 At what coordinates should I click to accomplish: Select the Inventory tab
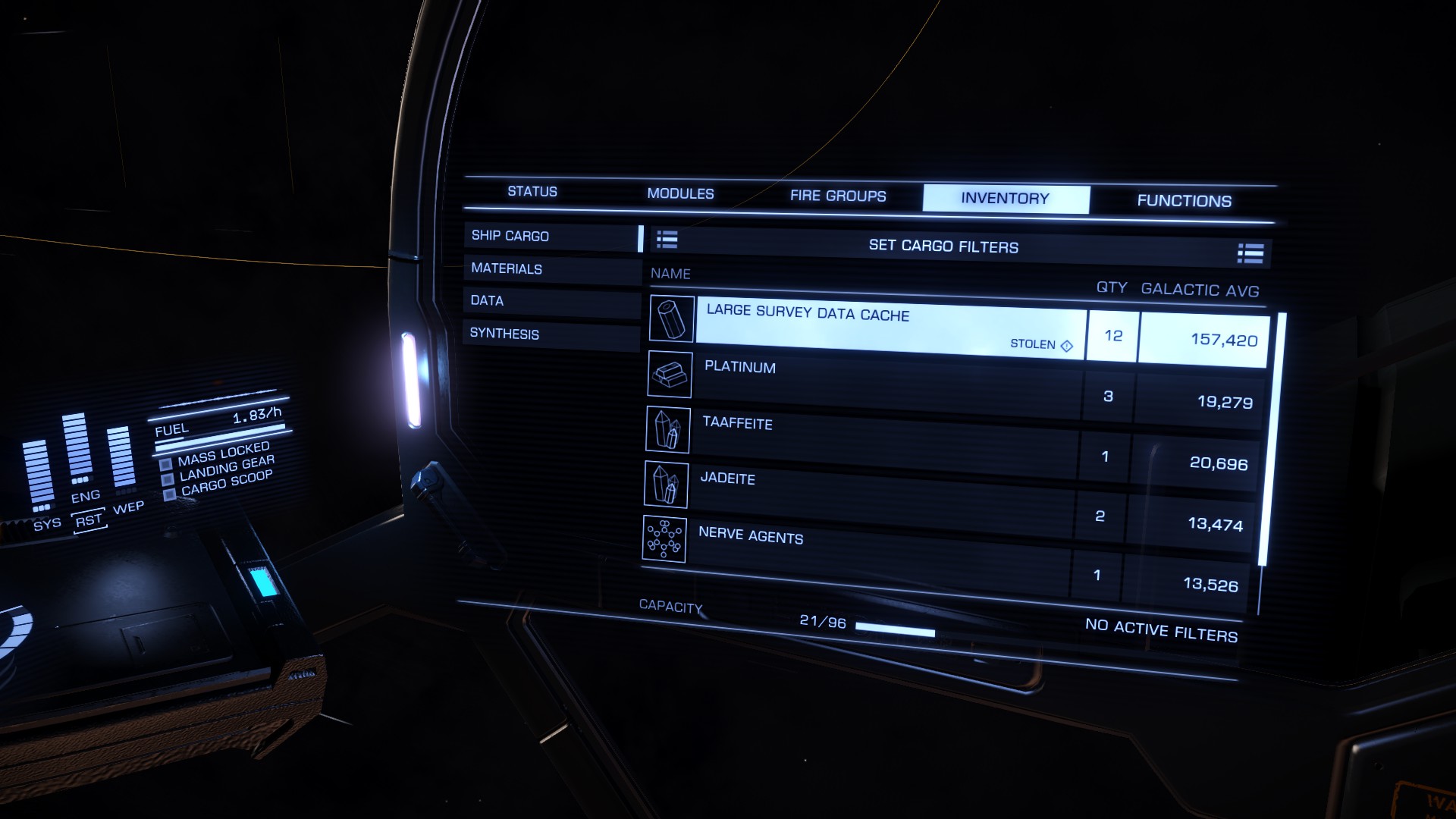(1005, 199)
